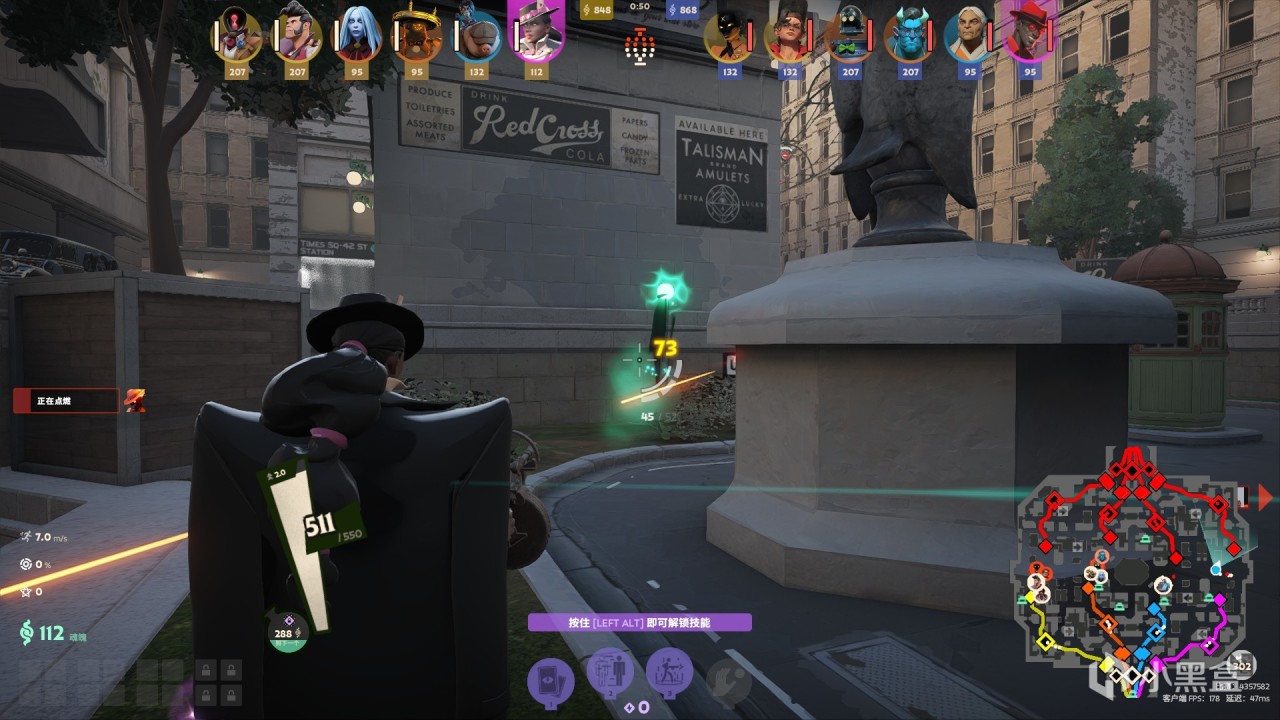Choose the flat-cap pig teammate portrait
Viewport: 1280px width, 720px height.
477,36
